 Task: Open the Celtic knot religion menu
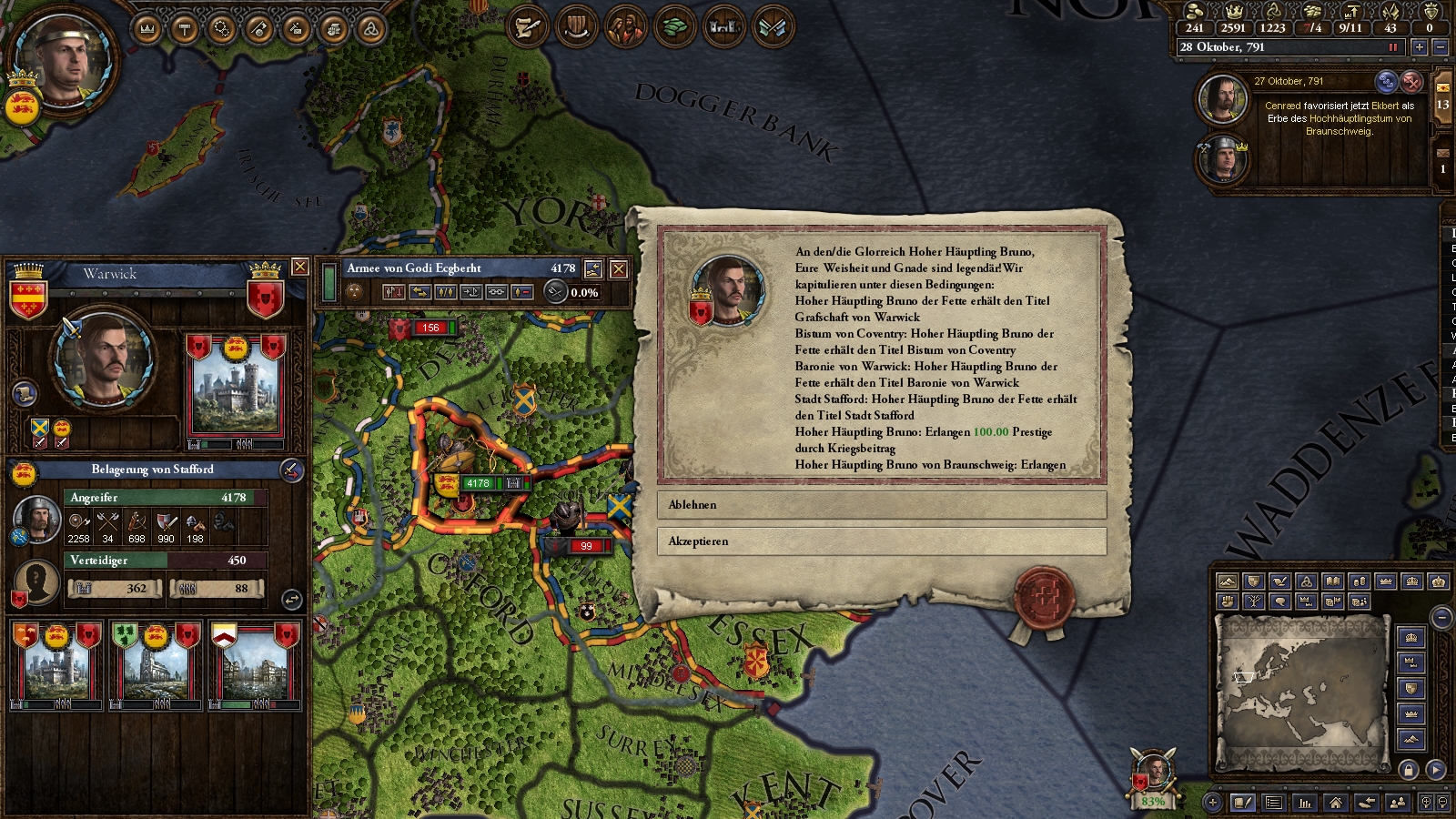click(370, 29)
